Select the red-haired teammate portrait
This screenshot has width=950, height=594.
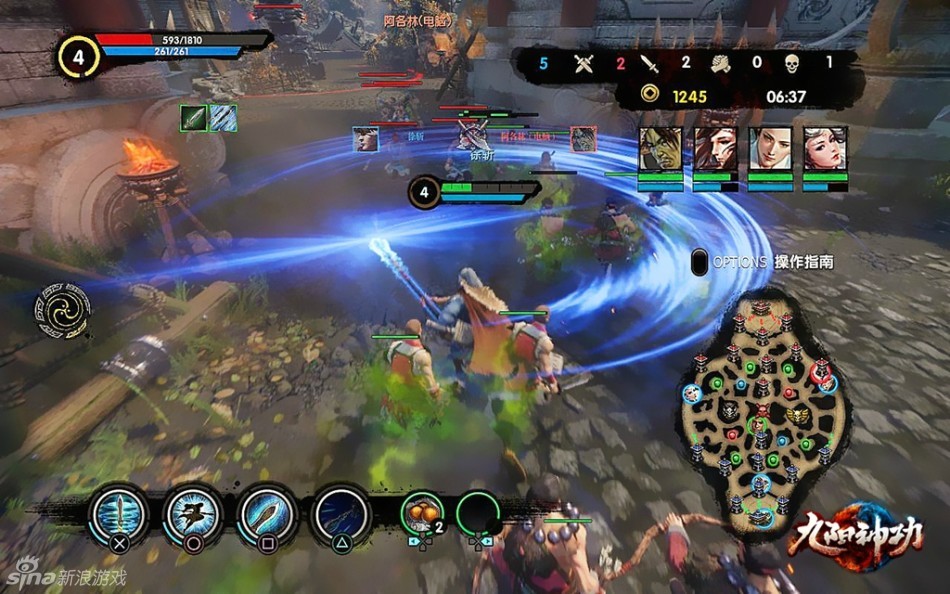[715, 149]
